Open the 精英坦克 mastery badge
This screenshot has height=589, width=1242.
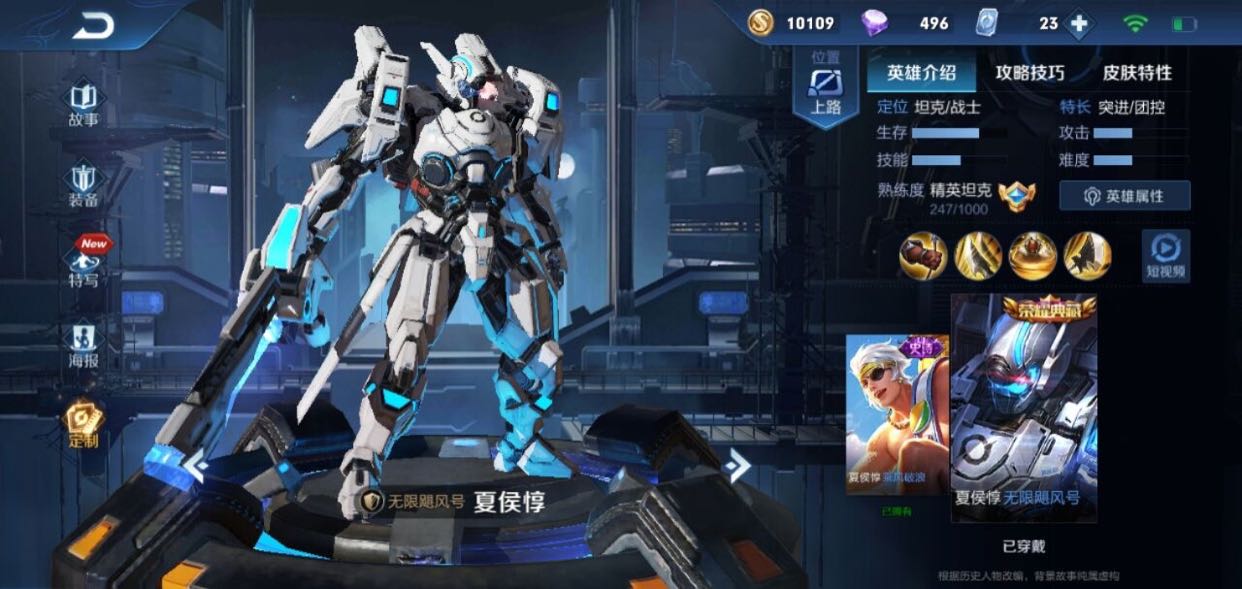1017,194
